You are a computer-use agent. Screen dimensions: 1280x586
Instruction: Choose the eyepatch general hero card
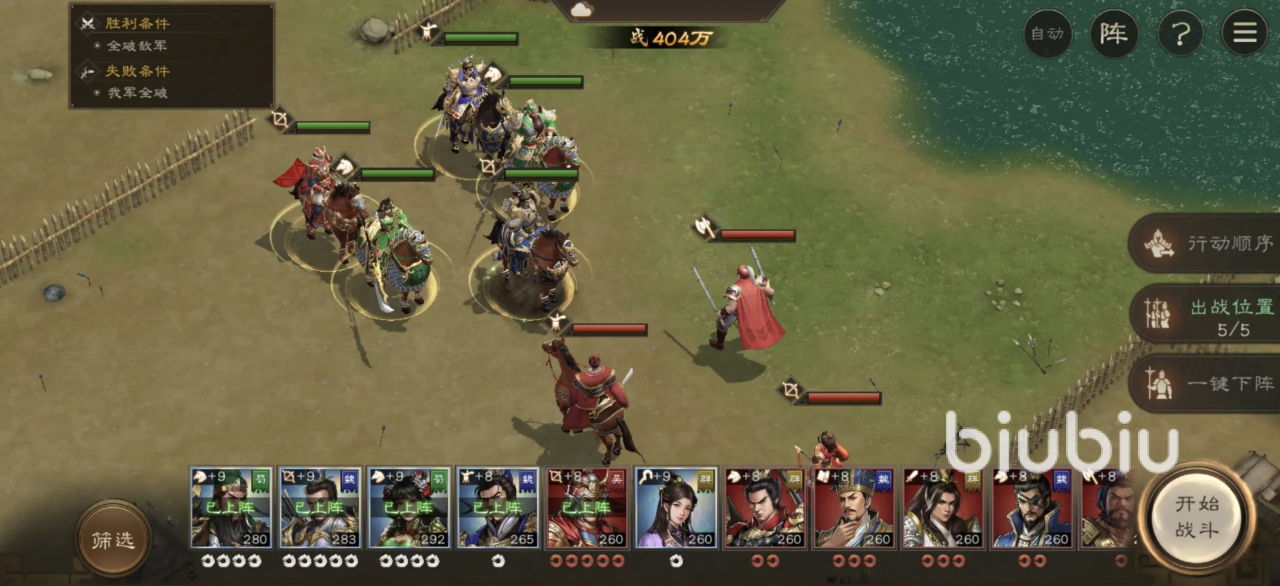click(x=1032, y=508)
